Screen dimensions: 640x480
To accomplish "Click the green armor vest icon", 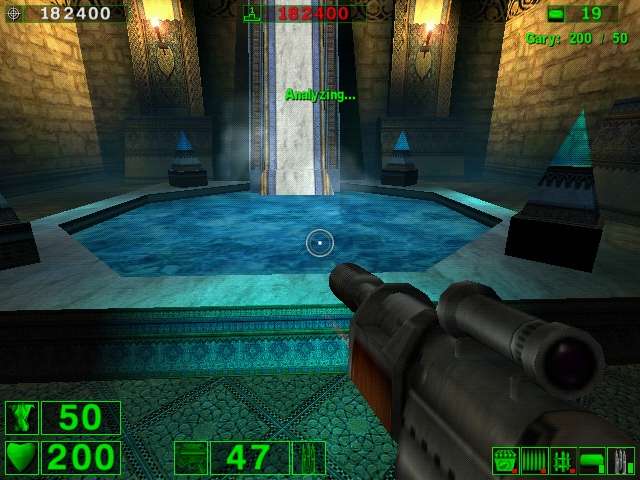I will (21, 418).
